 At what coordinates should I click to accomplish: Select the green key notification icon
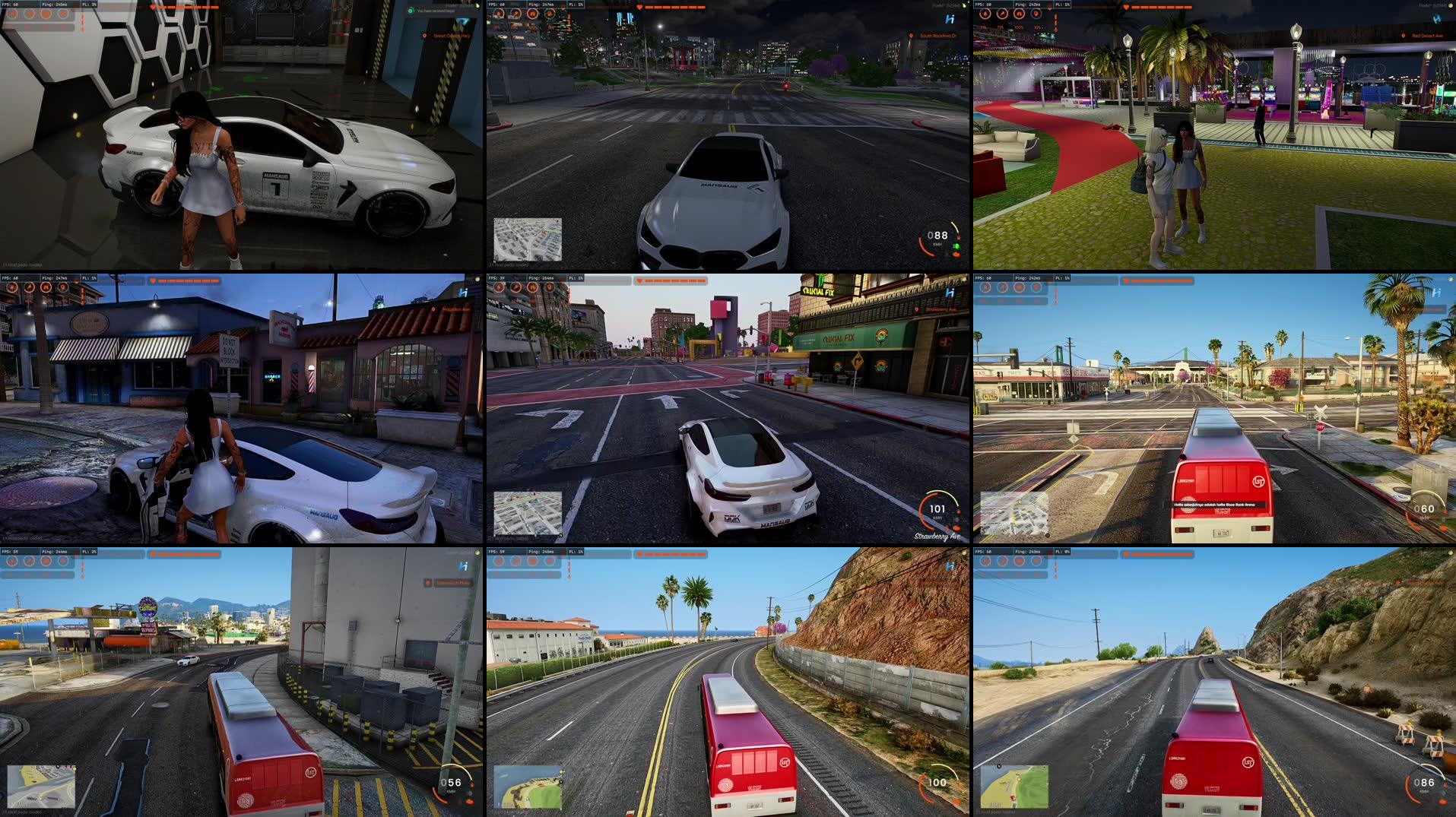[x=411, y=11]
